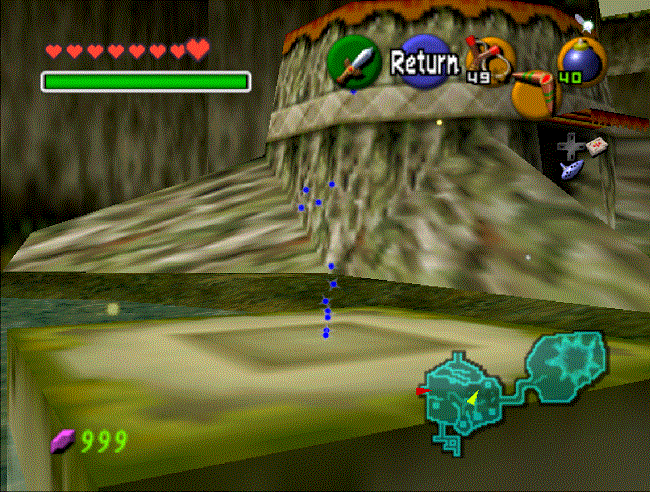Click the blue Return action button
The image size is (650, 492).
coord(422,63)
